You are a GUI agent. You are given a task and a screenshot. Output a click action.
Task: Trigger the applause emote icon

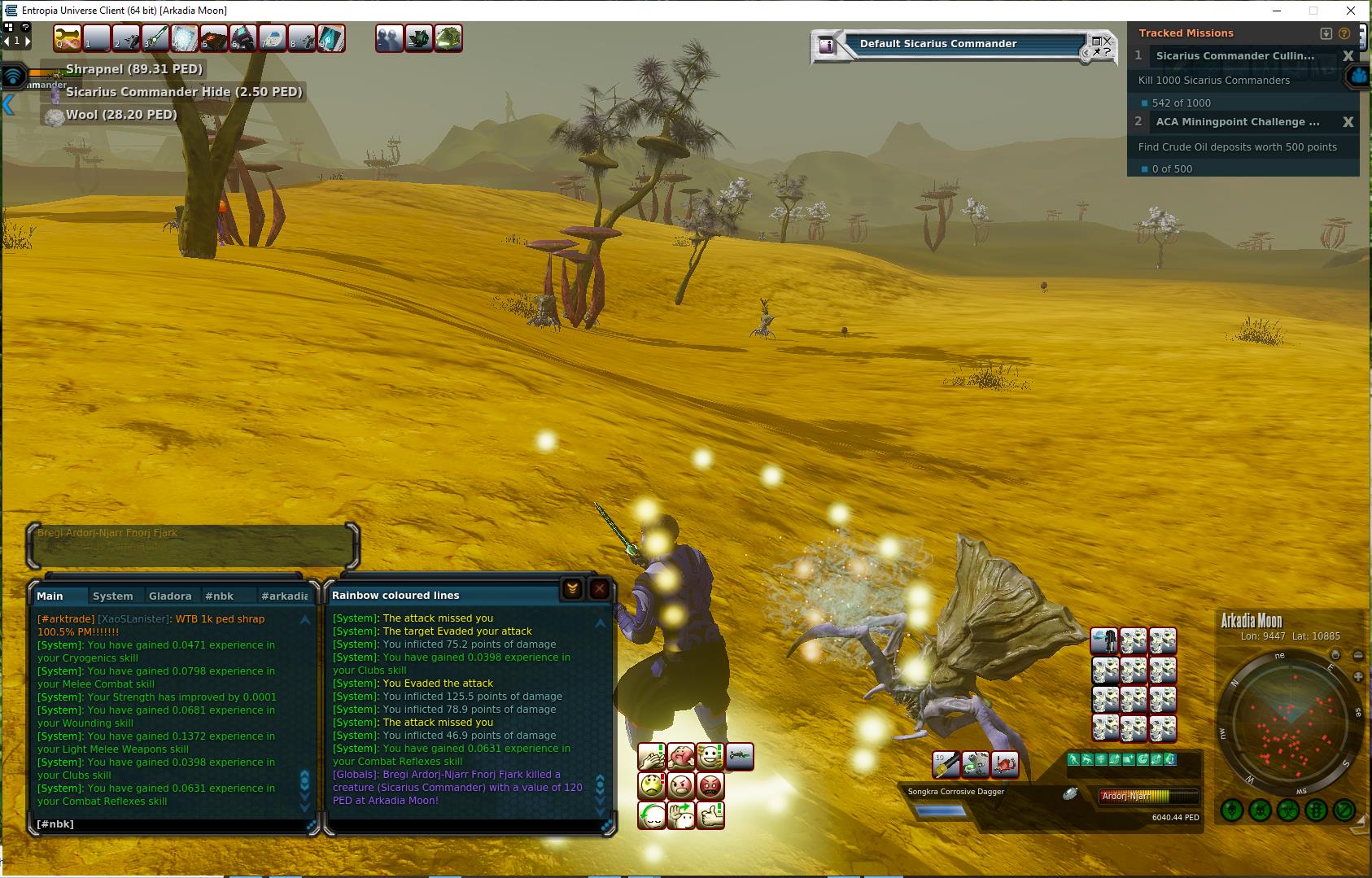coord(652,758)
